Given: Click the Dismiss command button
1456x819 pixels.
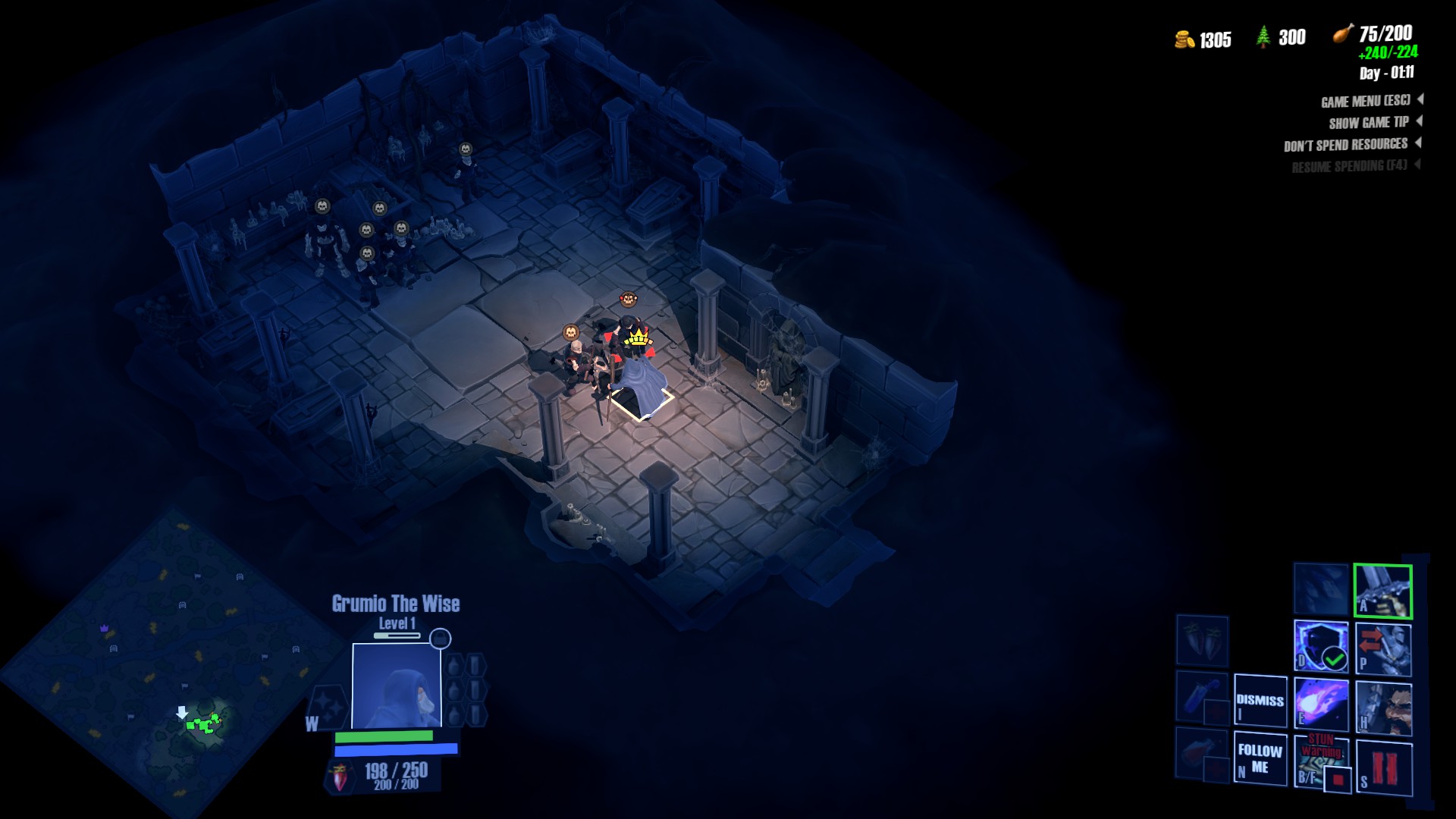Looking at the screenshot, I should click(x=1260, y=701).
